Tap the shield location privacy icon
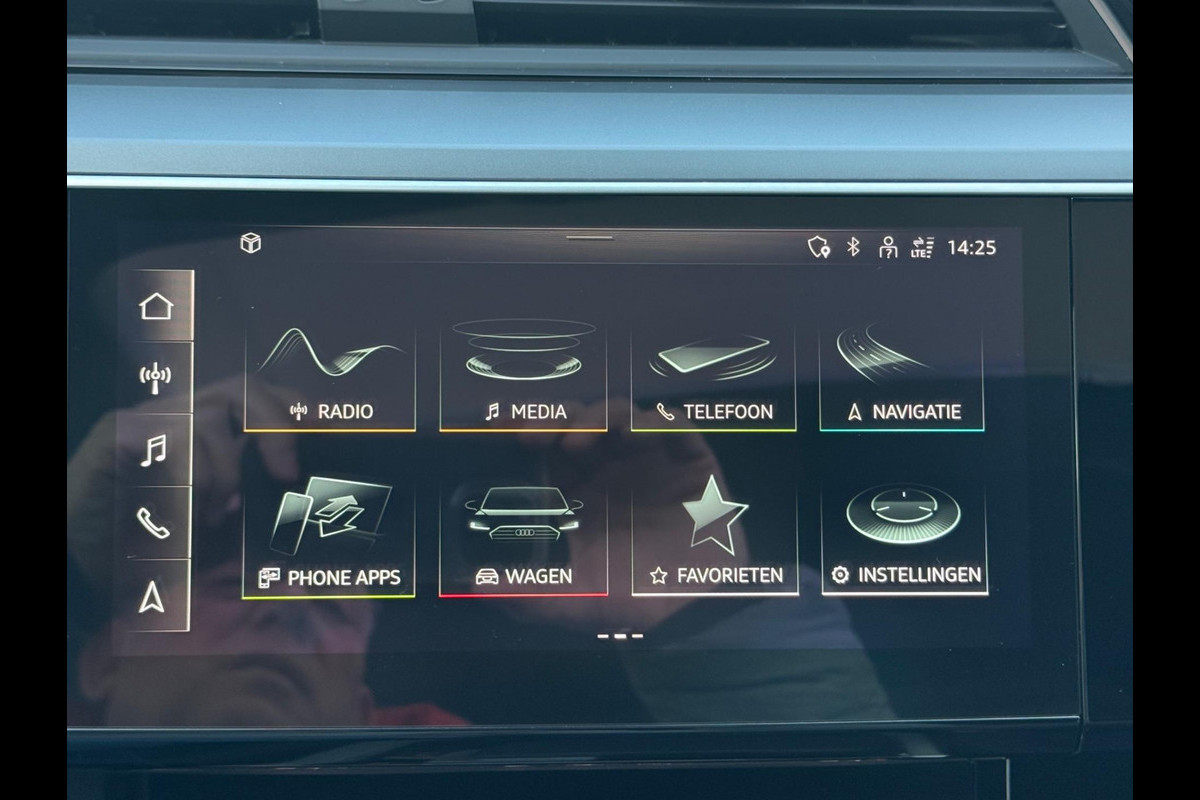Viewport: 1200px width, 800px height. coord(819,247)
